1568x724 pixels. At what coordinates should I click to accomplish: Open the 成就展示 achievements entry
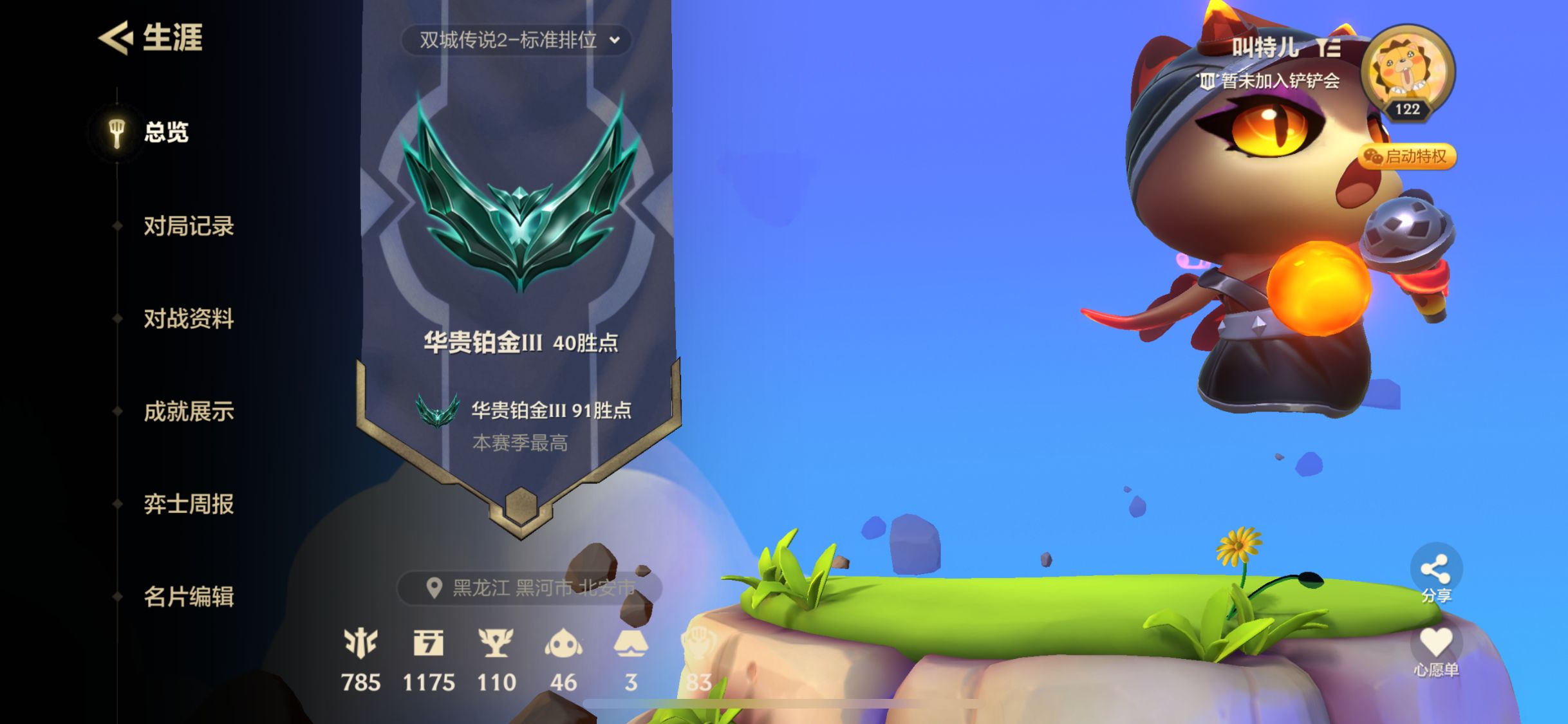pos(189,412)
